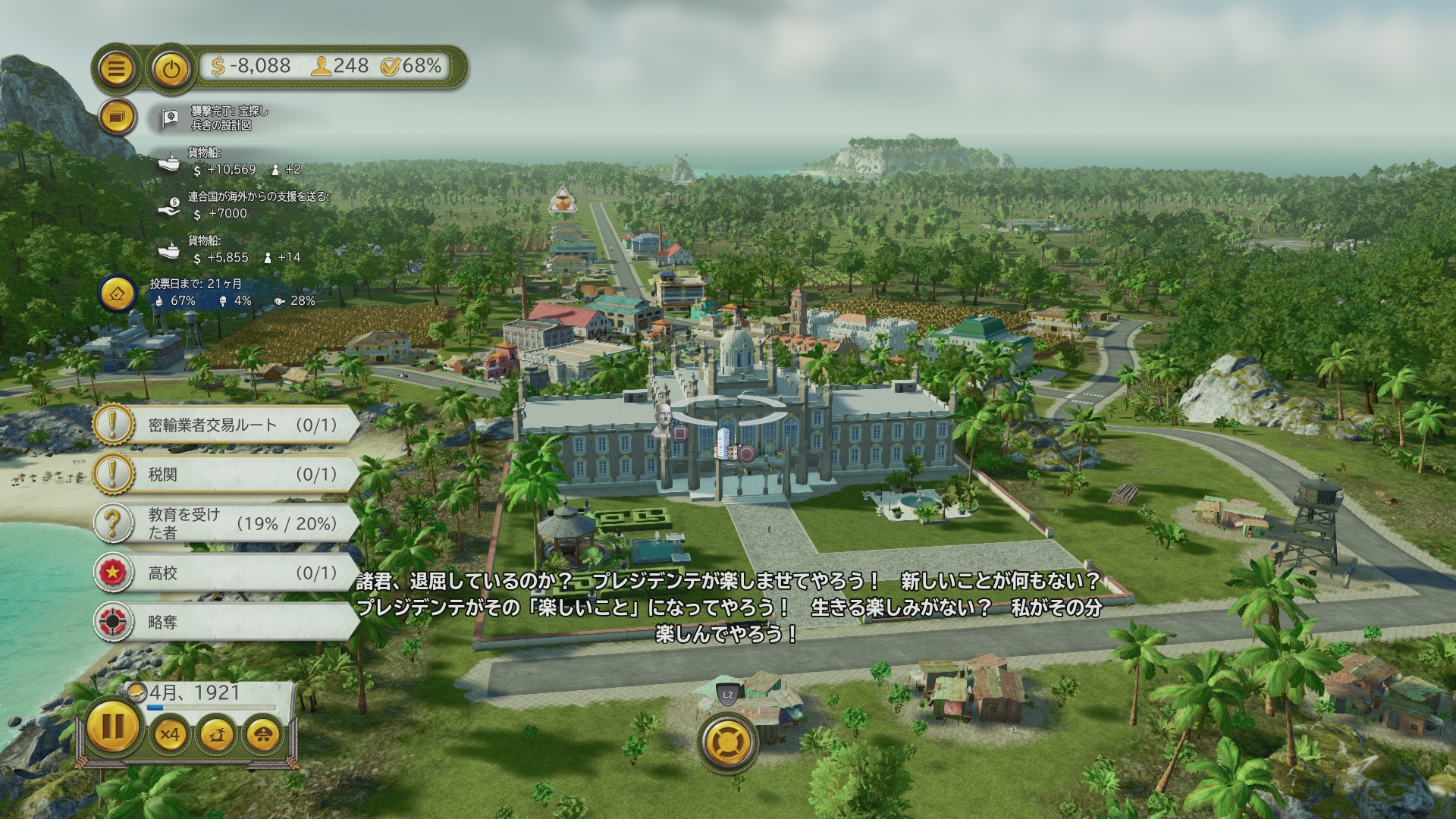Viewport: 1456px width, 819px height.
Task: Open the foreign aid +7000 notification
Action: coord(243,206)
